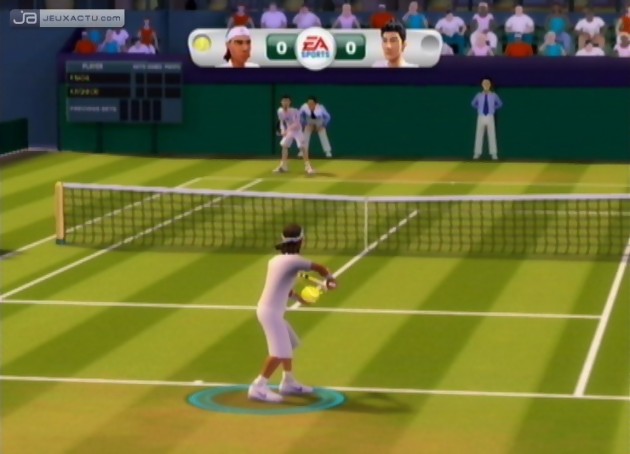This screenshot has width=630, height=454.
Task: Open the JeuxActu watermark logo
Action: point(67,18)
